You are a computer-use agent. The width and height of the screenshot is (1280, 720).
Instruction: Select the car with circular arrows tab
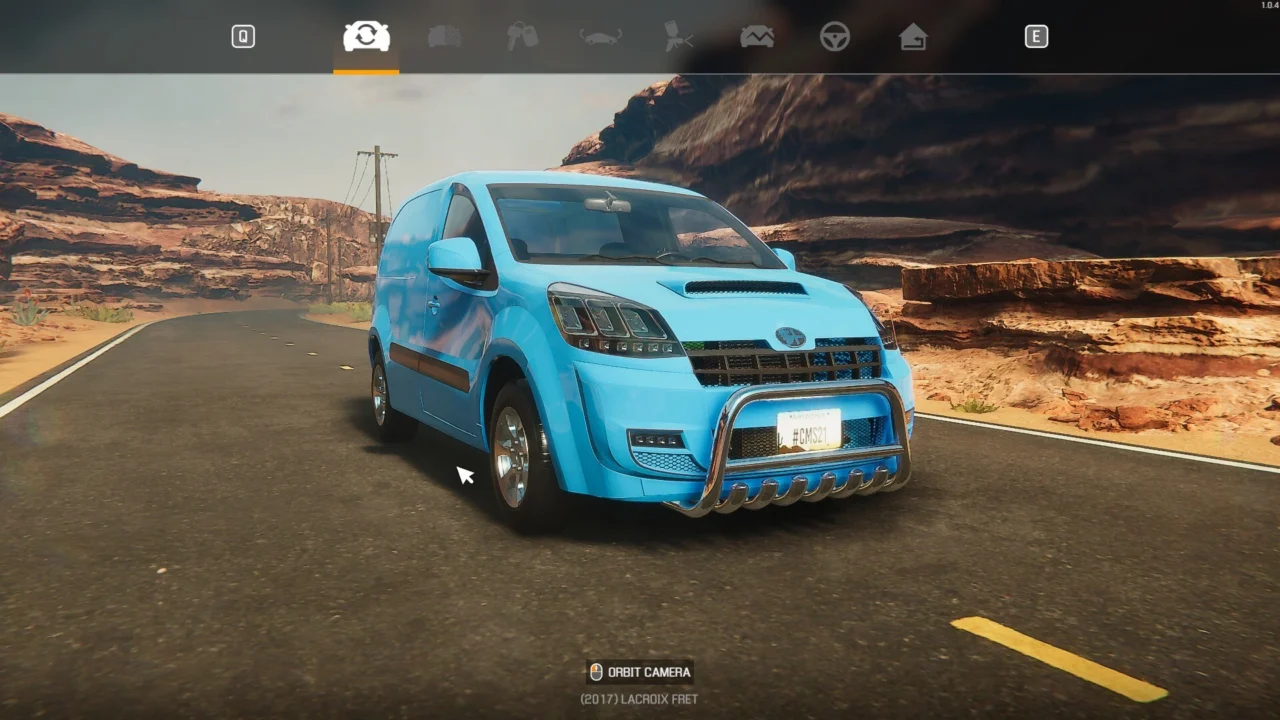(x=366, y=37)
